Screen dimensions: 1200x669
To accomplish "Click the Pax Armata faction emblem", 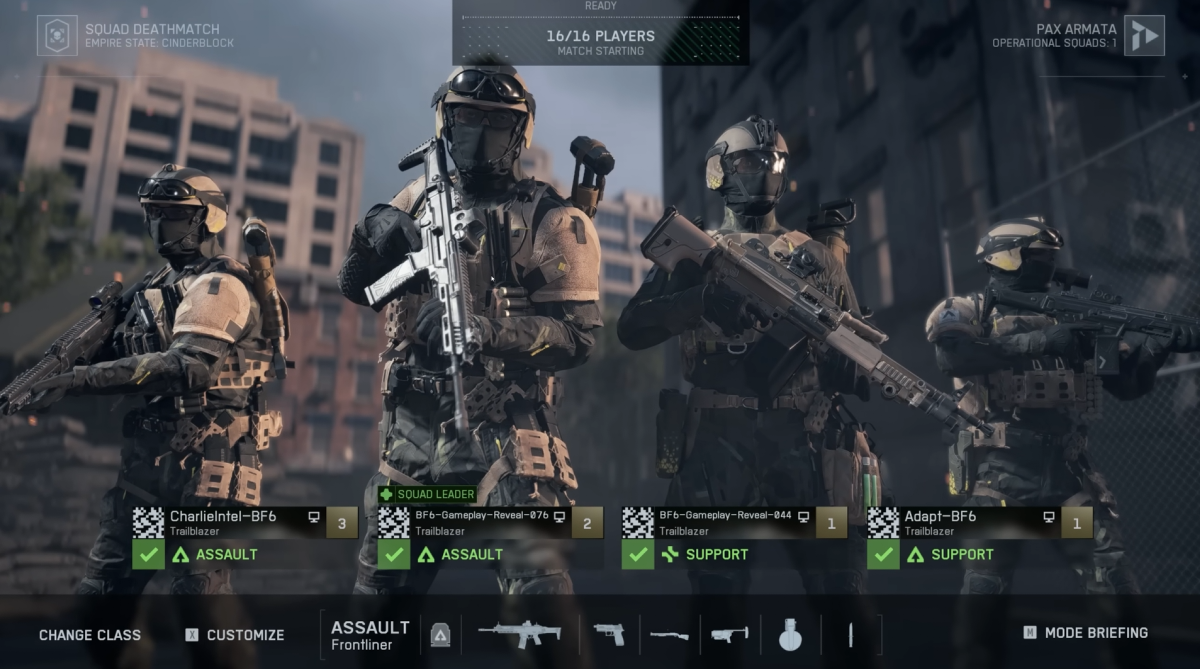I will coord(1144,36).
